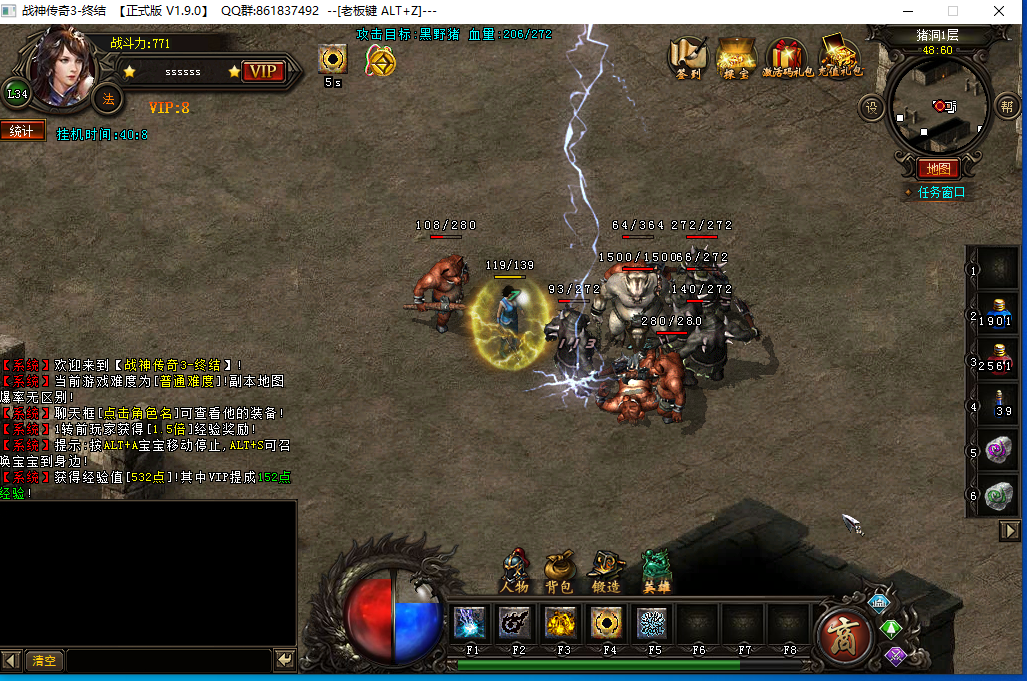This screenshot has height=681, width=1027.
Task: Open settings with the 设 button
Action: 871,106
